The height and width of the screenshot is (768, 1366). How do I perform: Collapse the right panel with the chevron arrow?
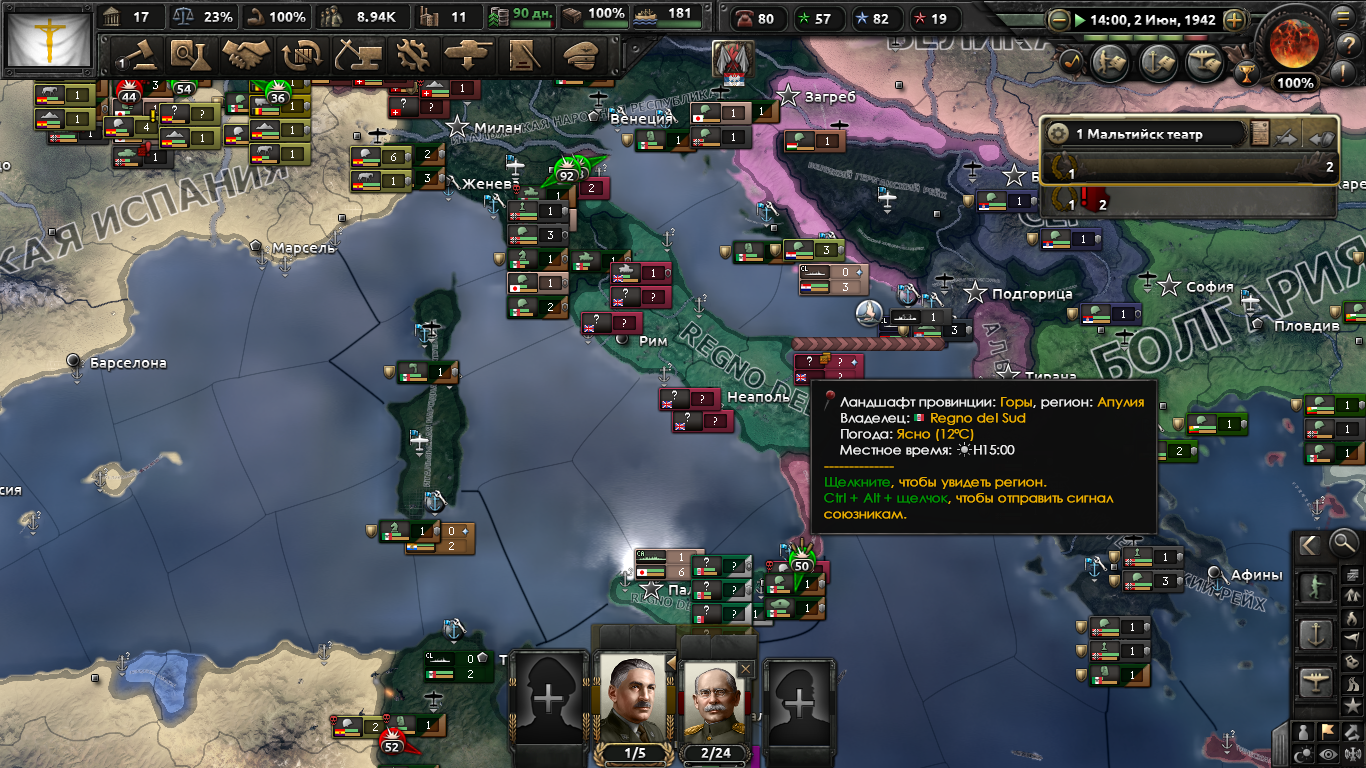tap(1308, 544)
